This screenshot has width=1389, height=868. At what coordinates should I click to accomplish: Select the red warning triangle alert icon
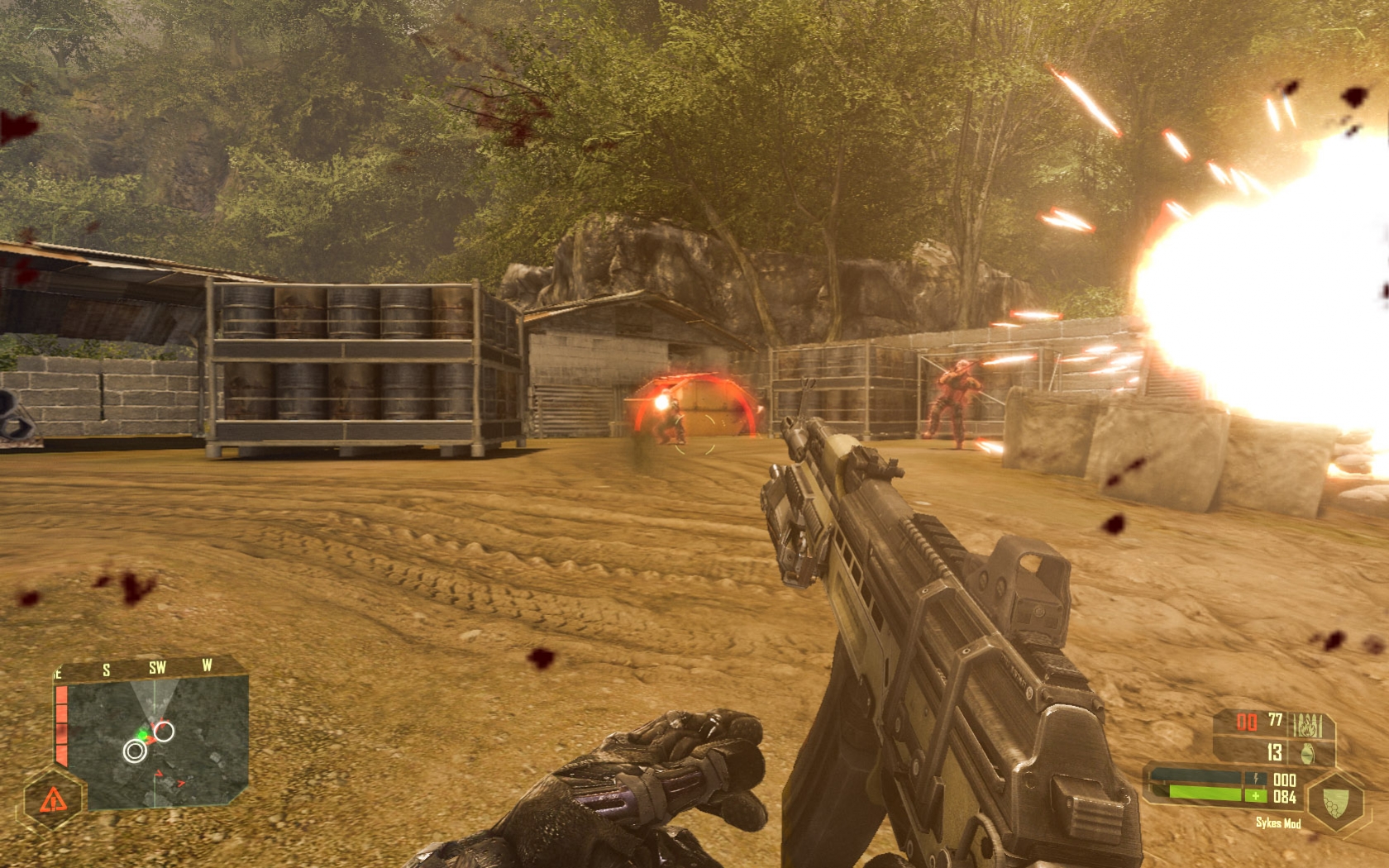point(53,799)
